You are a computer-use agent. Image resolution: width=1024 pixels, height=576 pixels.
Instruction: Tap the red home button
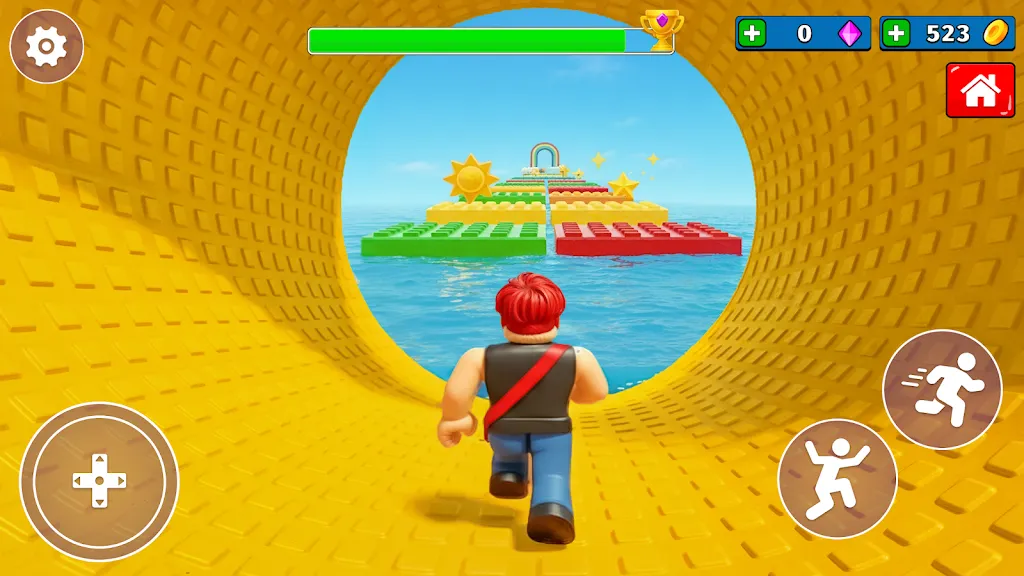pyautogui.click(x=980, y=91)
